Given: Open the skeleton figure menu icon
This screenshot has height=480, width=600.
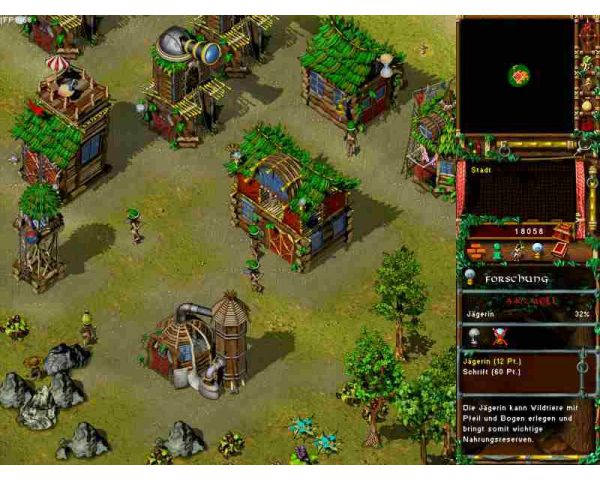Looking at the screenshot, I should [x=517, y=250].
